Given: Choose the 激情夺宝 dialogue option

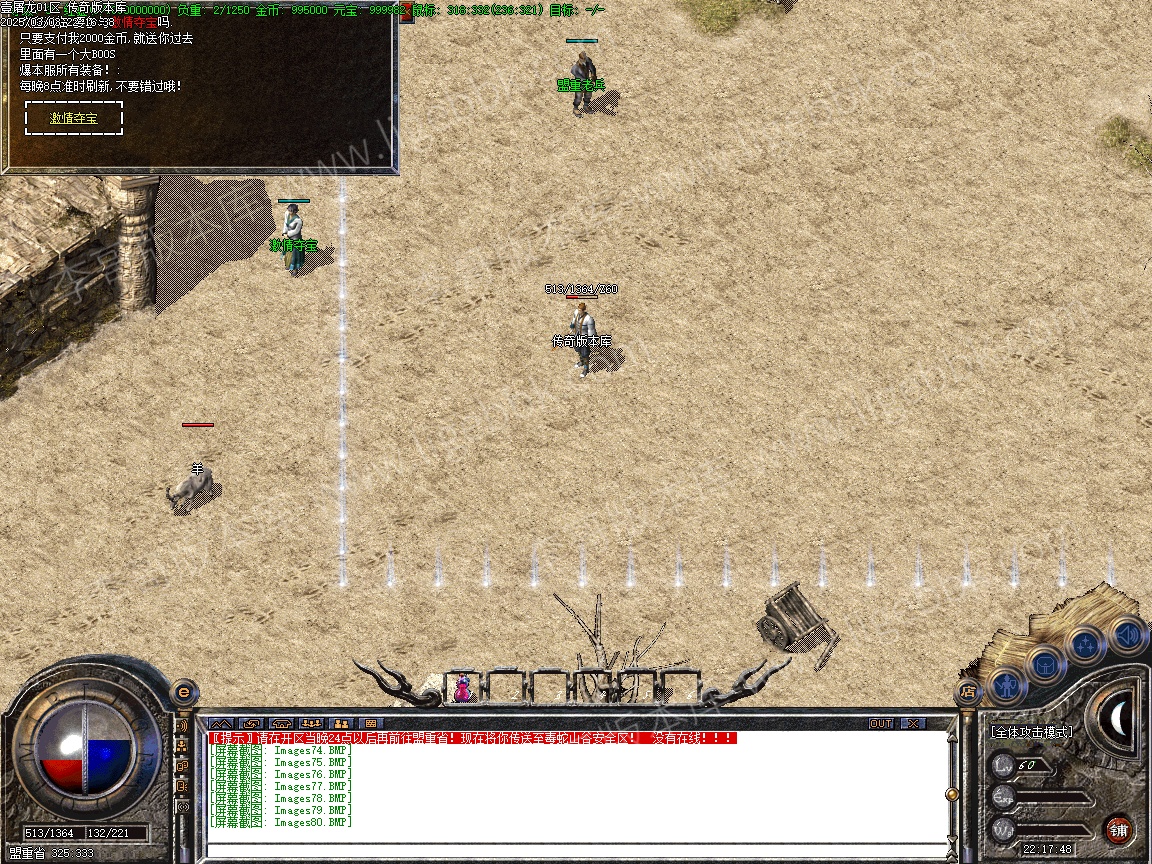Looking at the screenshot, I should pyautogui.click(x=74, y=118).
